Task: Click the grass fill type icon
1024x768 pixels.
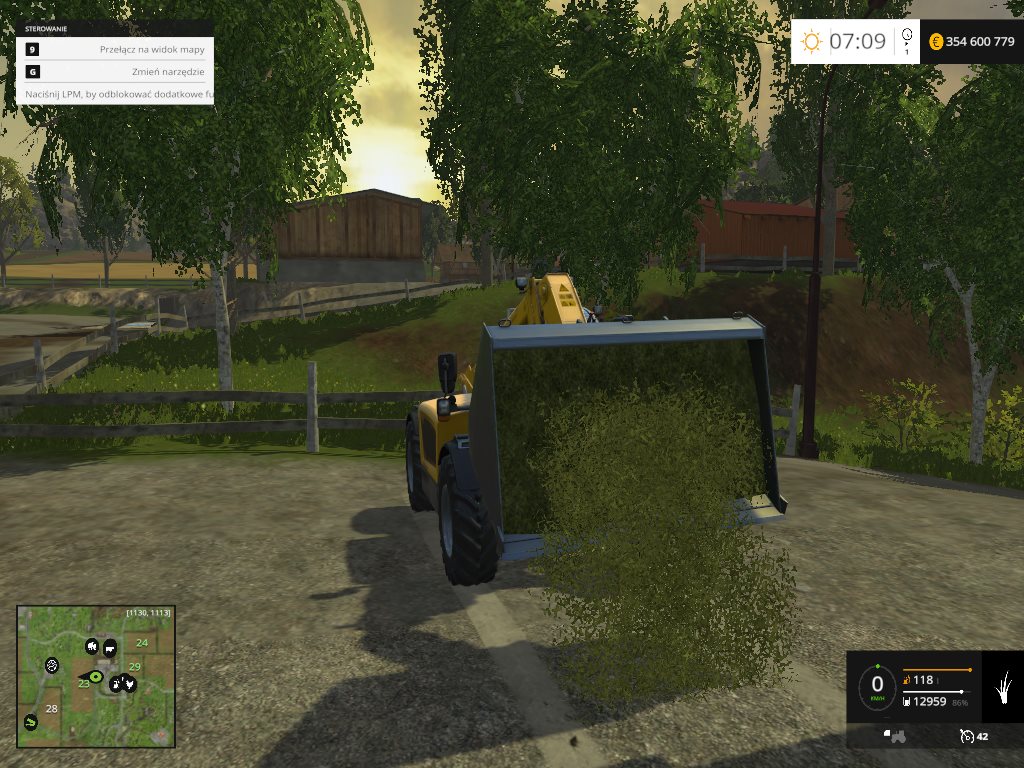Action: click(x=1002, y=686)
